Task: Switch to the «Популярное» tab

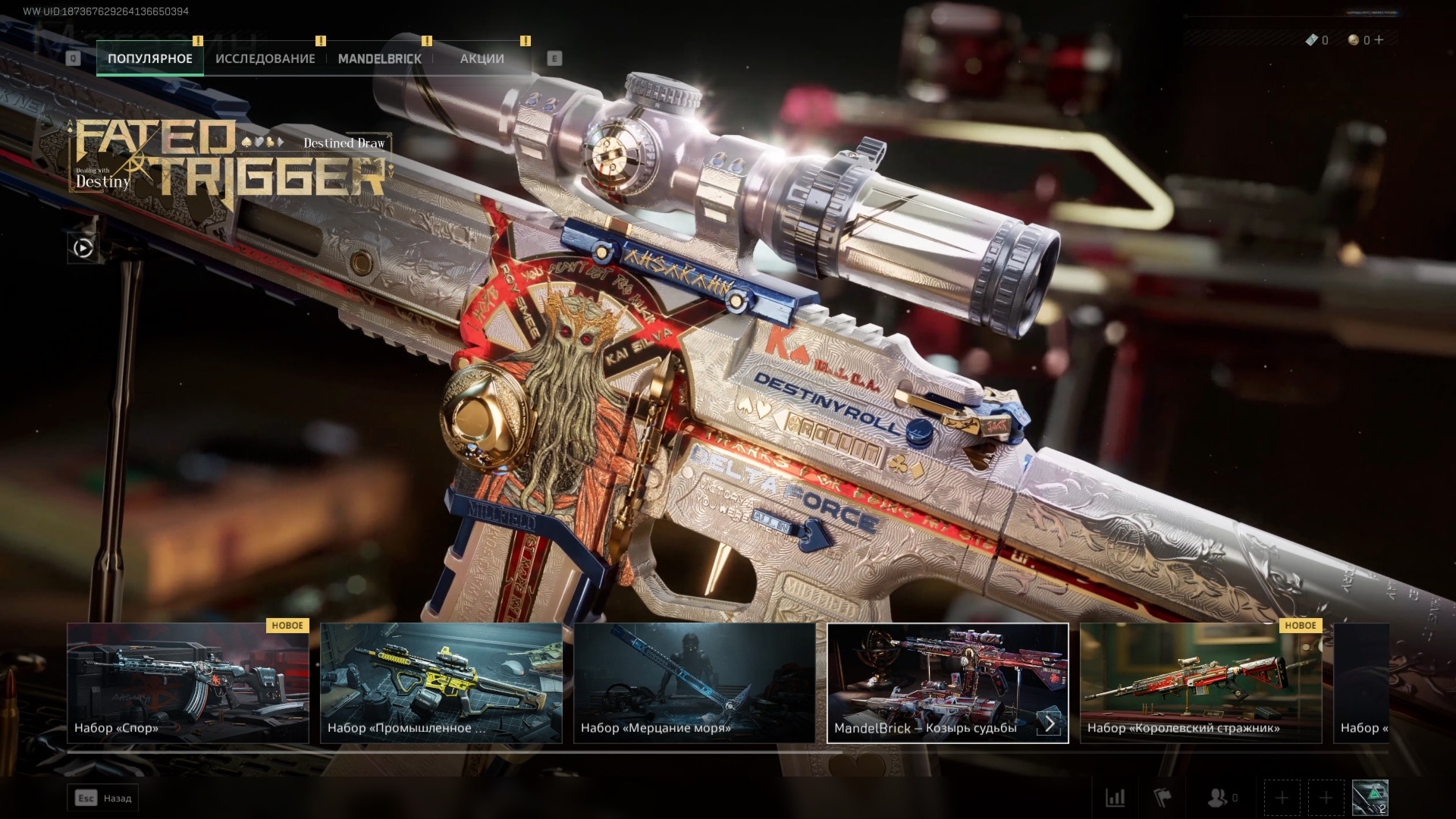Action: pyautogui.click(x=149, y=58)
